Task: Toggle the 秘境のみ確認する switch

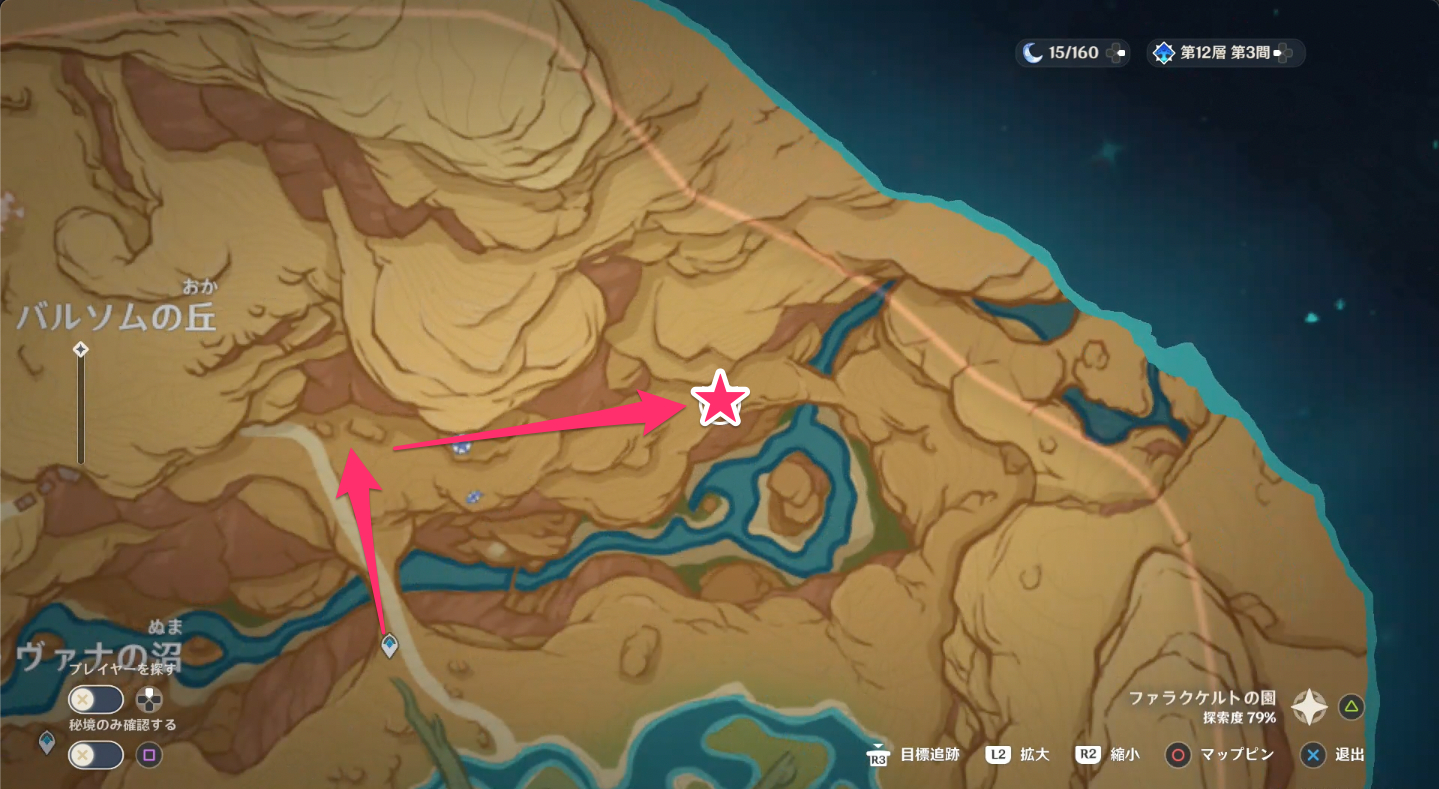Action: point(95,755)
